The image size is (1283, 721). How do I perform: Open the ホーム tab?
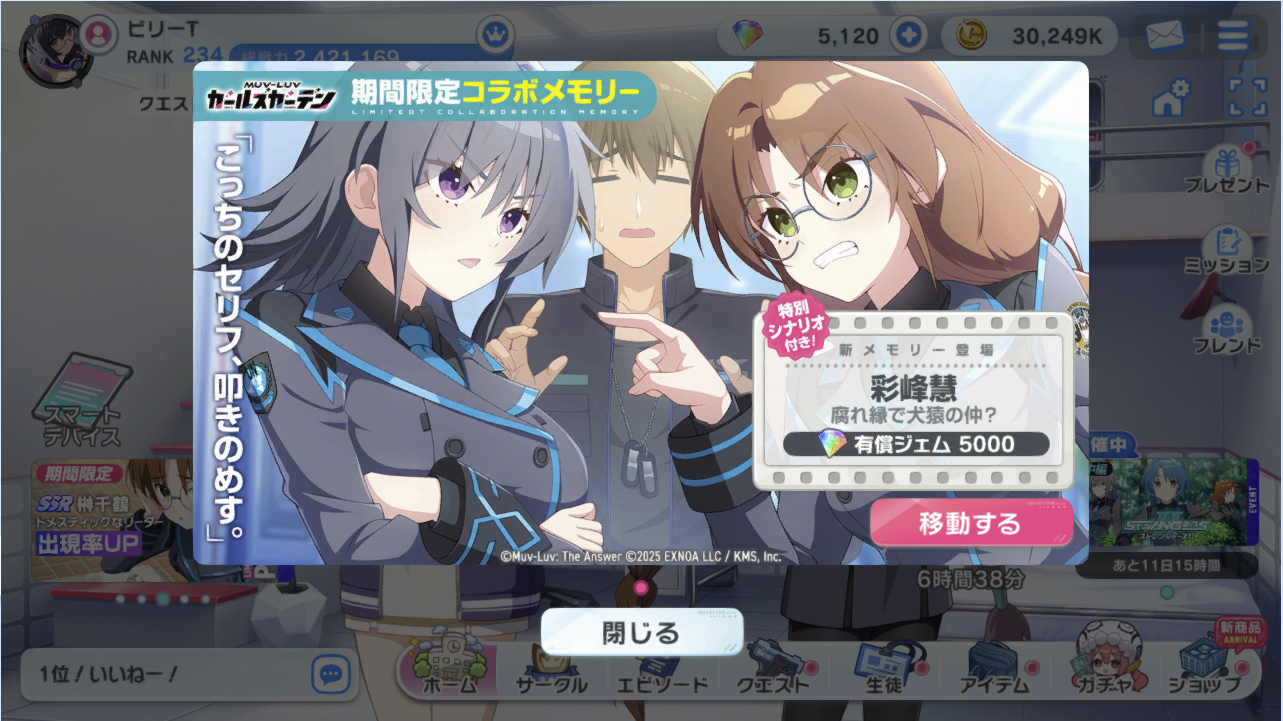(448, 670)
